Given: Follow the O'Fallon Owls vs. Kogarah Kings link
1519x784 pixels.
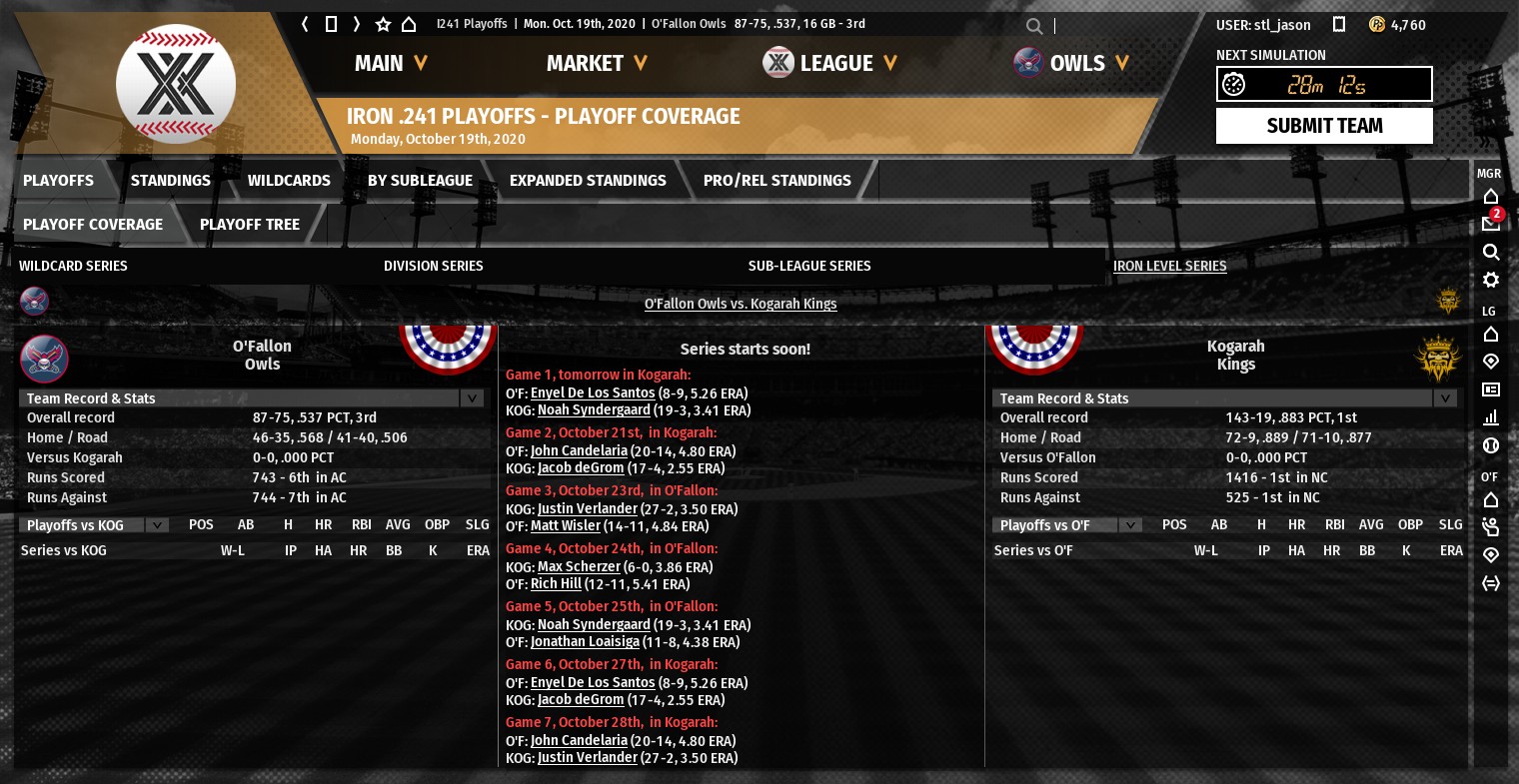Looking at the screenshot, I should 741,304.
